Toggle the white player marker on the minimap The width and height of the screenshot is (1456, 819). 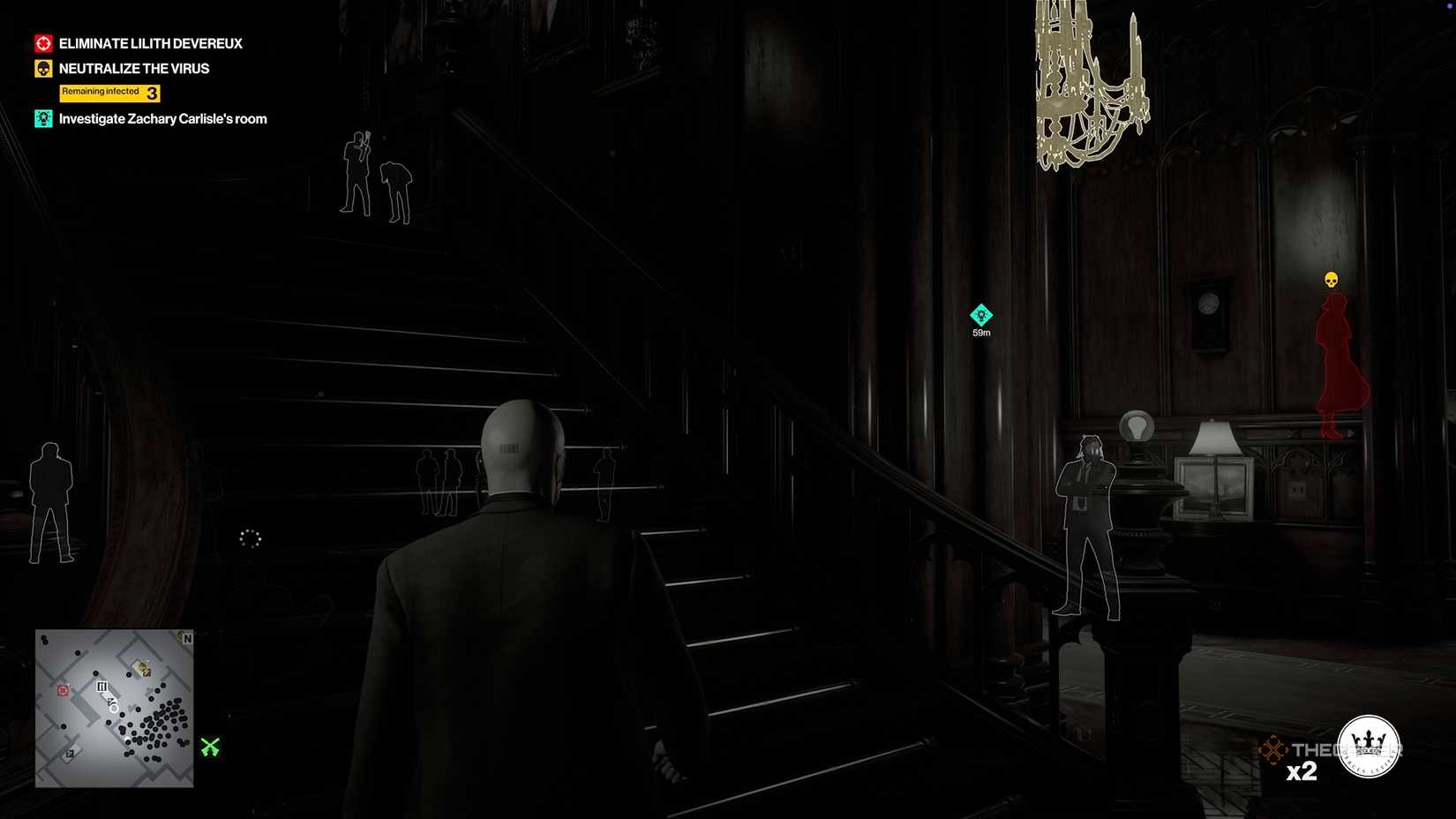click(x=113, y=707)
